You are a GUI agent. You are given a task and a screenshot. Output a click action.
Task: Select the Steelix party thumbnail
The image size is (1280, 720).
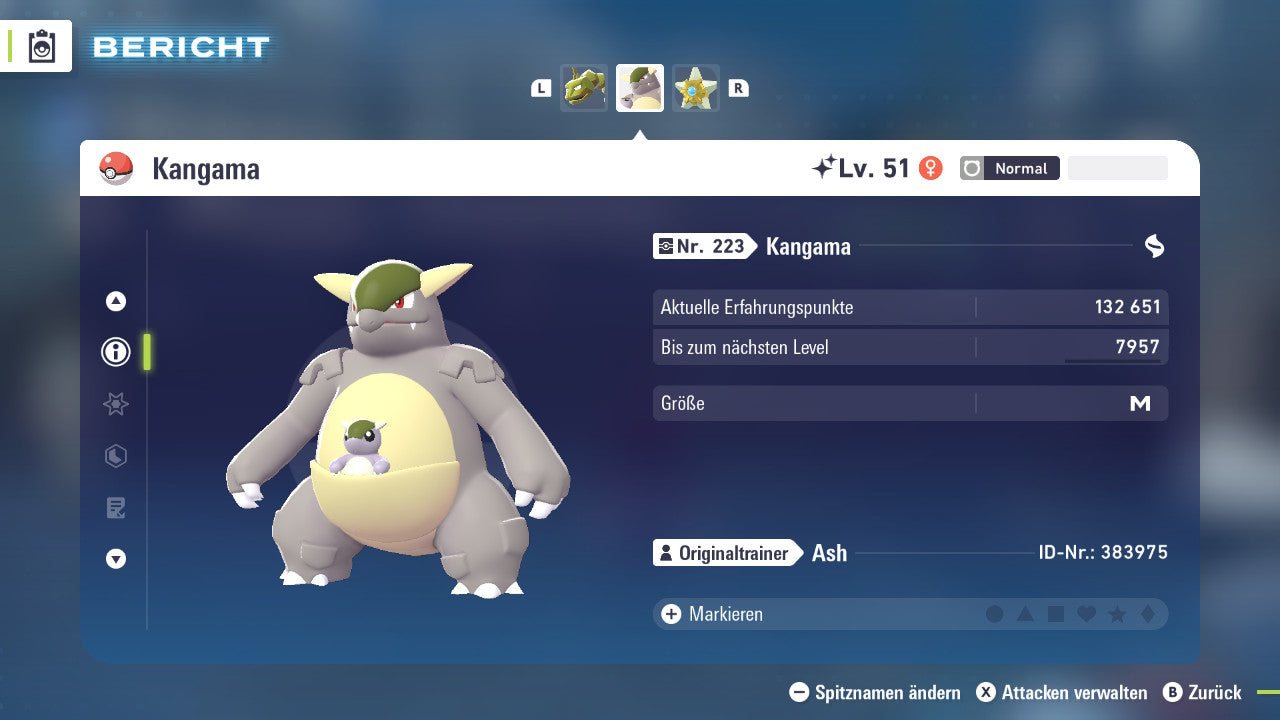click(x=584, y=88)
